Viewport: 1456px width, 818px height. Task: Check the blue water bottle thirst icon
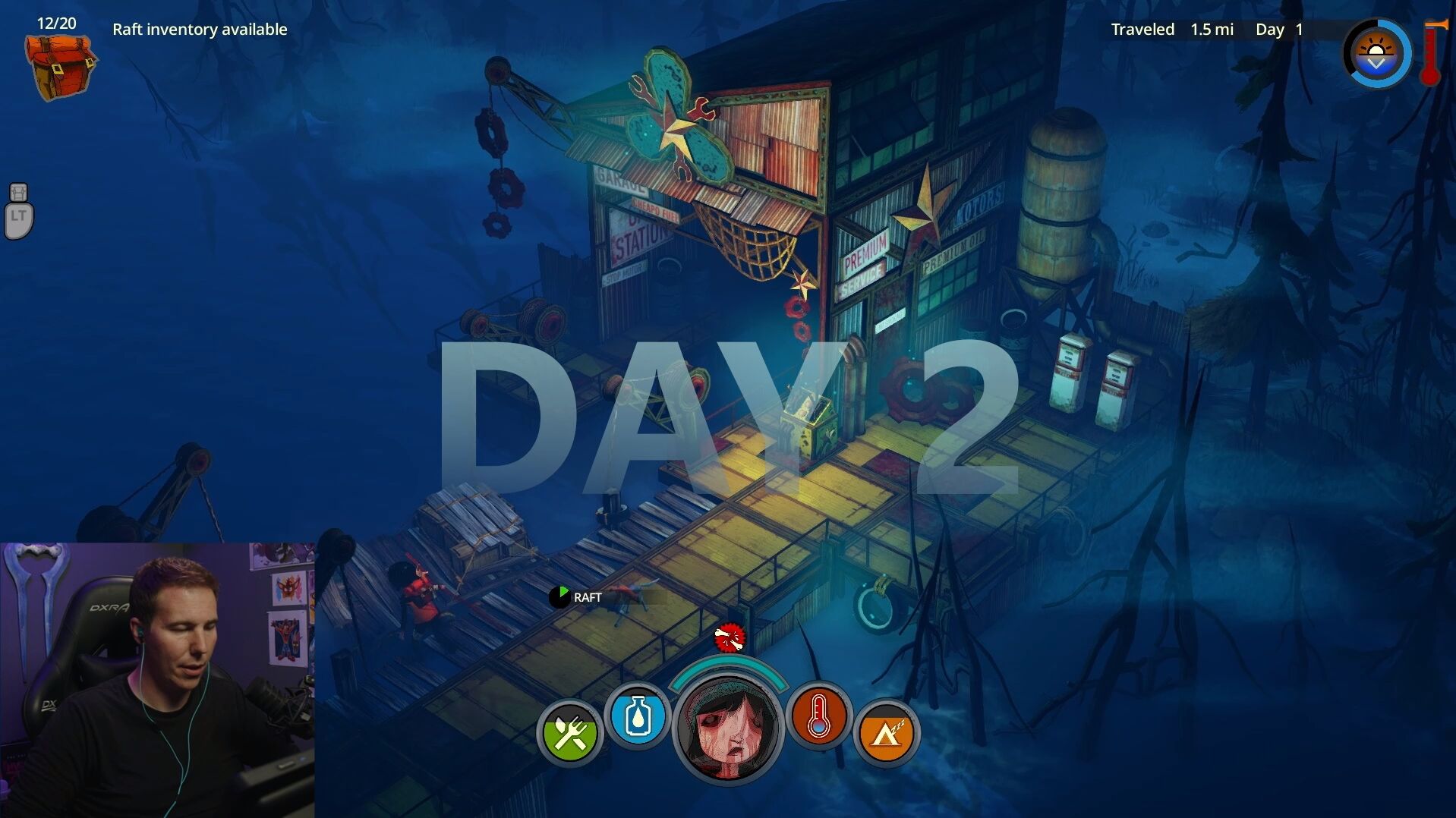638,716
